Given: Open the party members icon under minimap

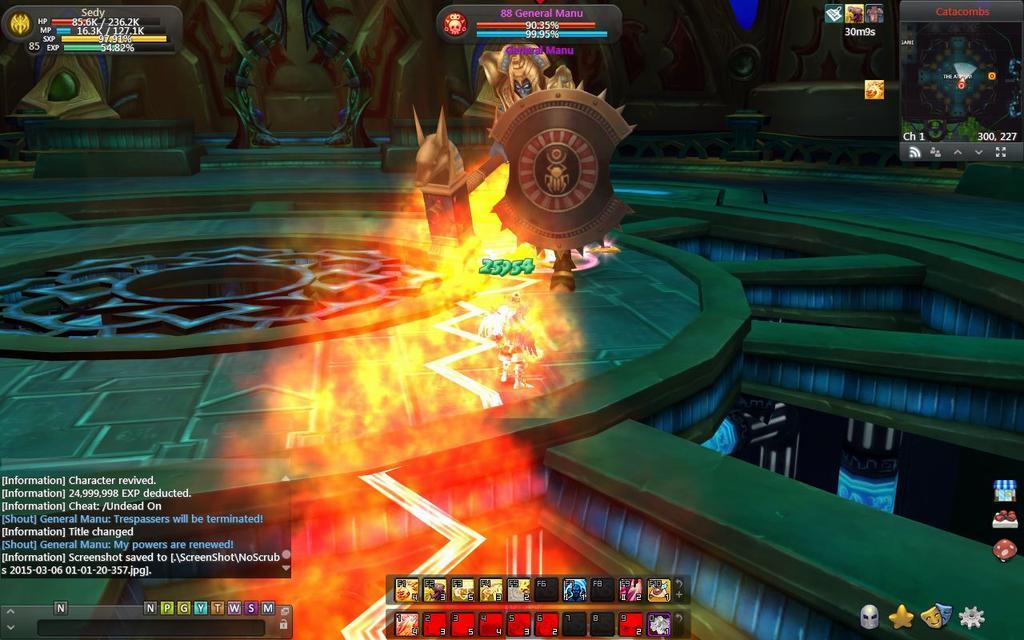Looking at the screenshot, I should point(935,152).
